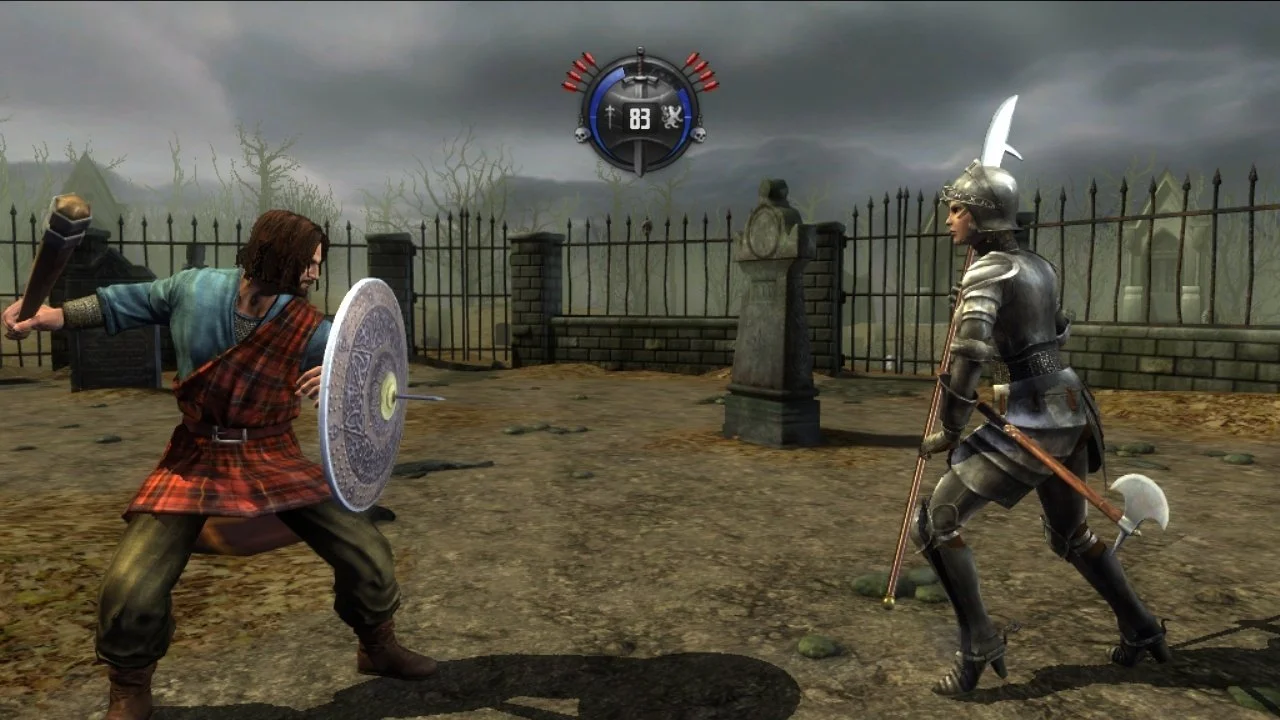Select the cross insignia on the HUD medallion

coord(610,117)
